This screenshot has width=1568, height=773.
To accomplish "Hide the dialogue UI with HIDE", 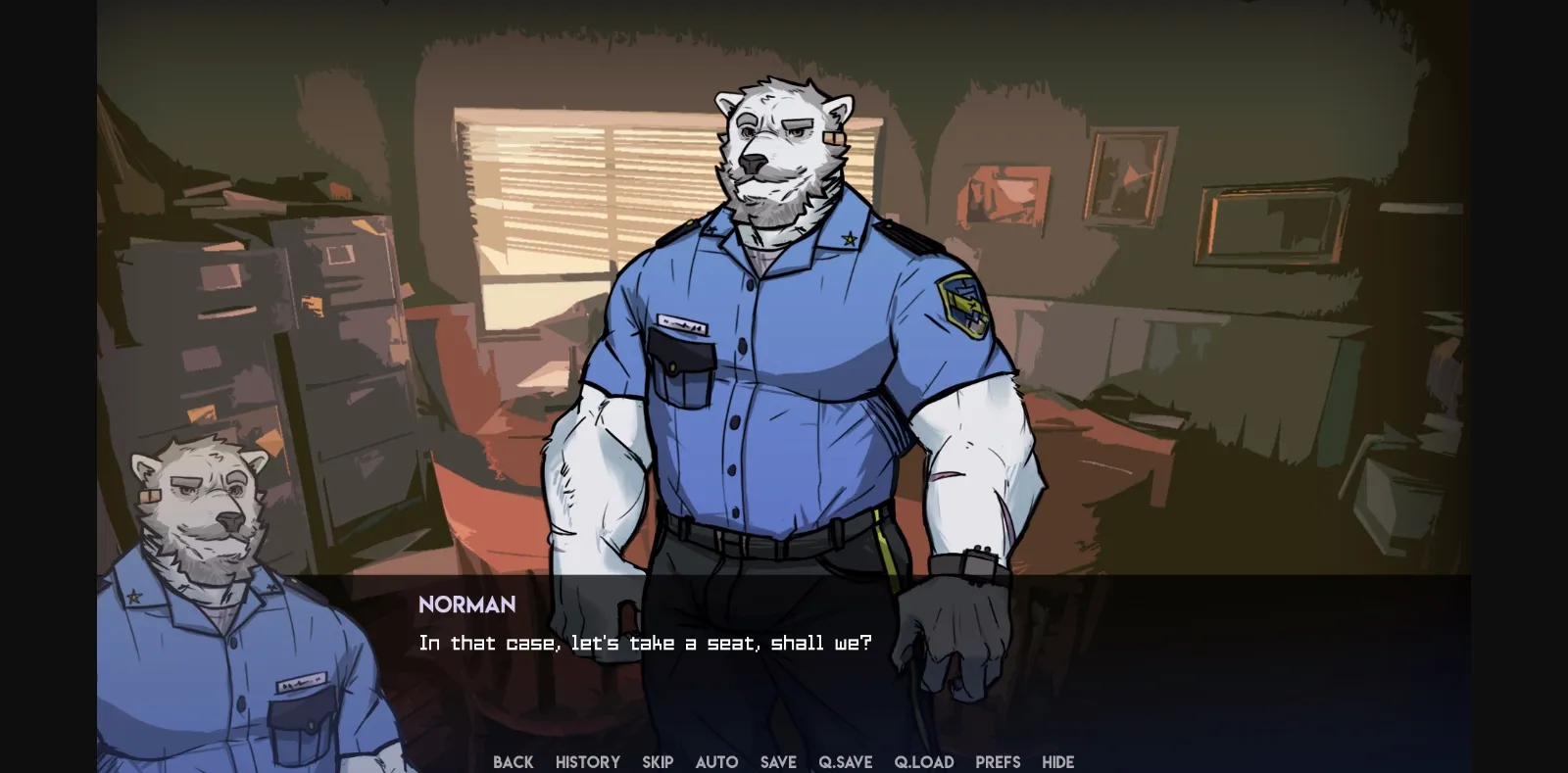I will [1058, 762].
